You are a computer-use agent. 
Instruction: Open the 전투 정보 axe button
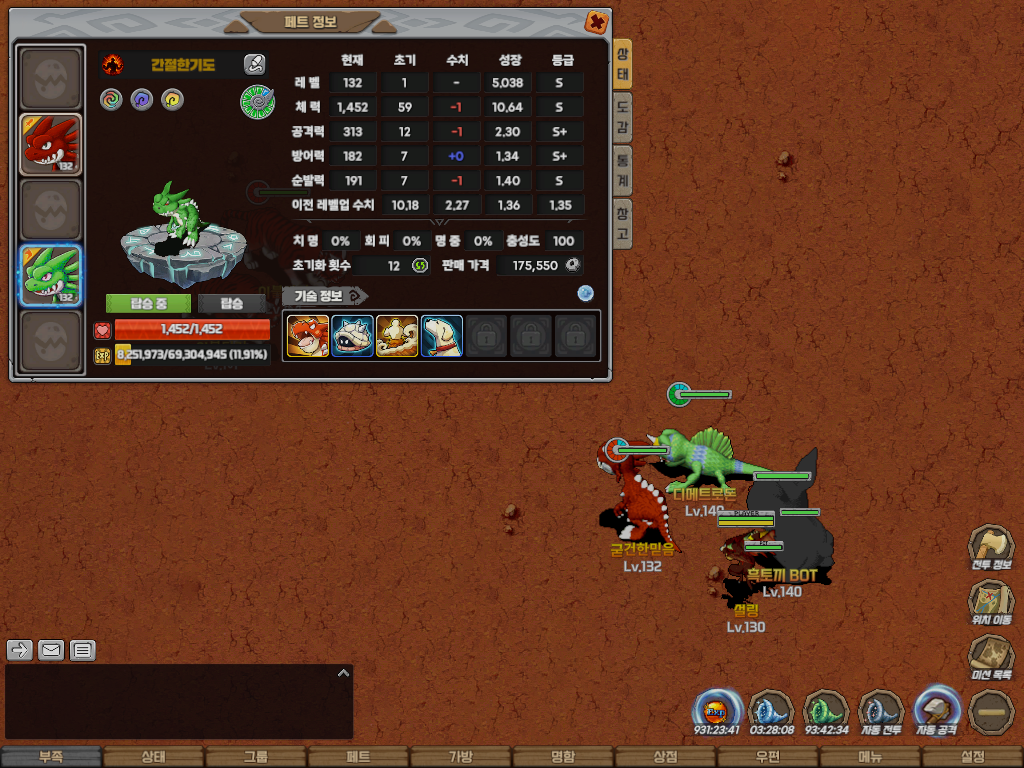[x=990, y=548]
